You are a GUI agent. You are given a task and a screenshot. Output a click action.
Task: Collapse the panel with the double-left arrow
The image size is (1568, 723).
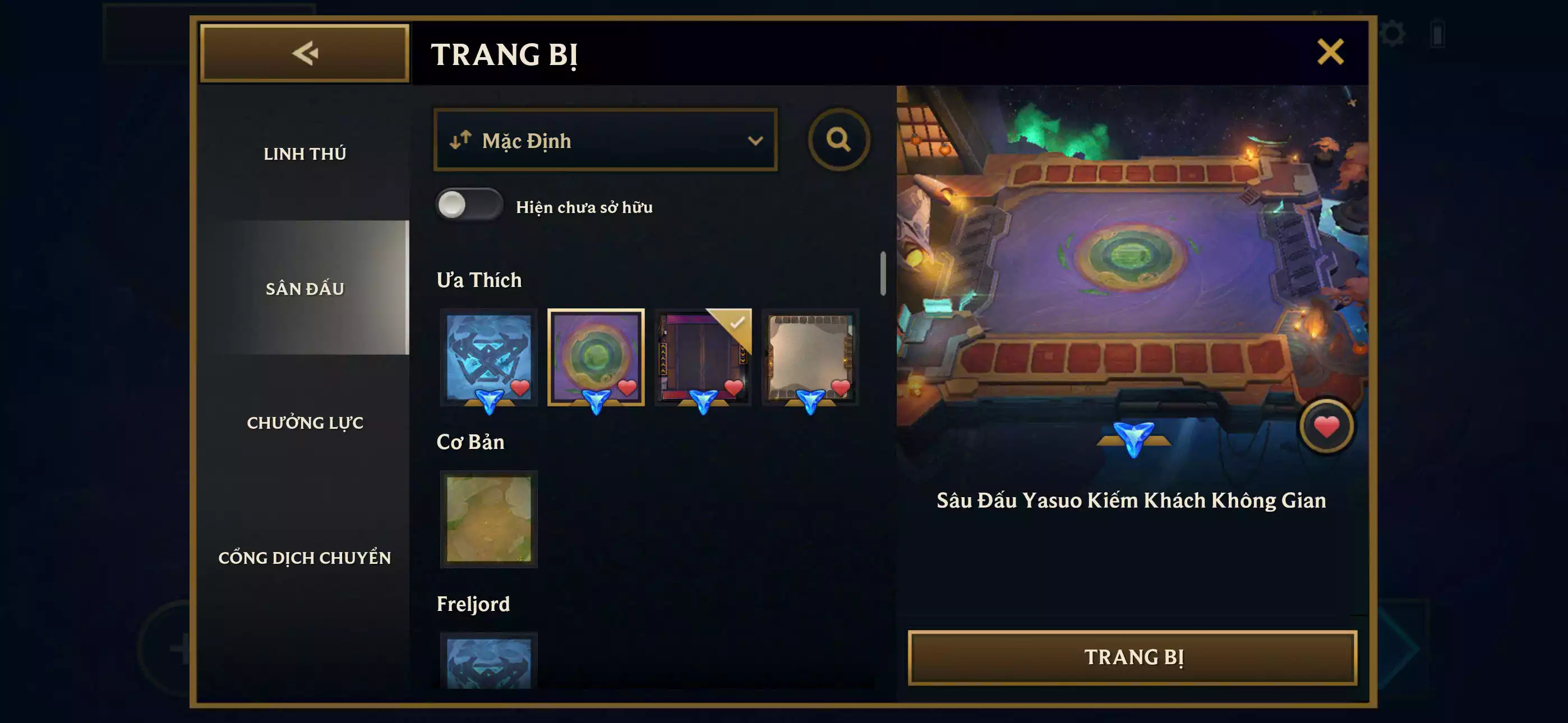tap(305, 54)
